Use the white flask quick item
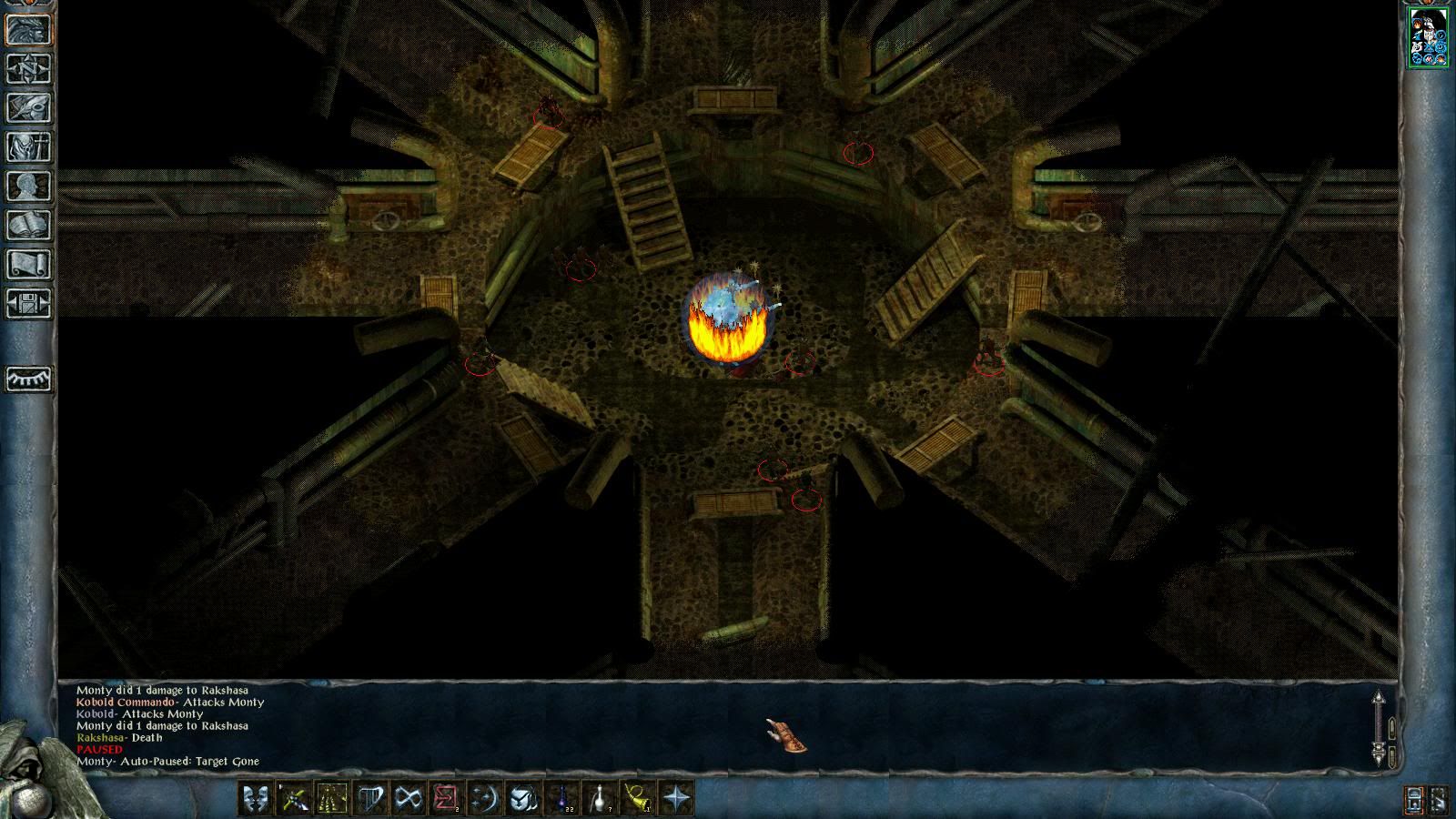Image resolution: width=1456 pixels, height=819 pixels. tap(601, 799)
